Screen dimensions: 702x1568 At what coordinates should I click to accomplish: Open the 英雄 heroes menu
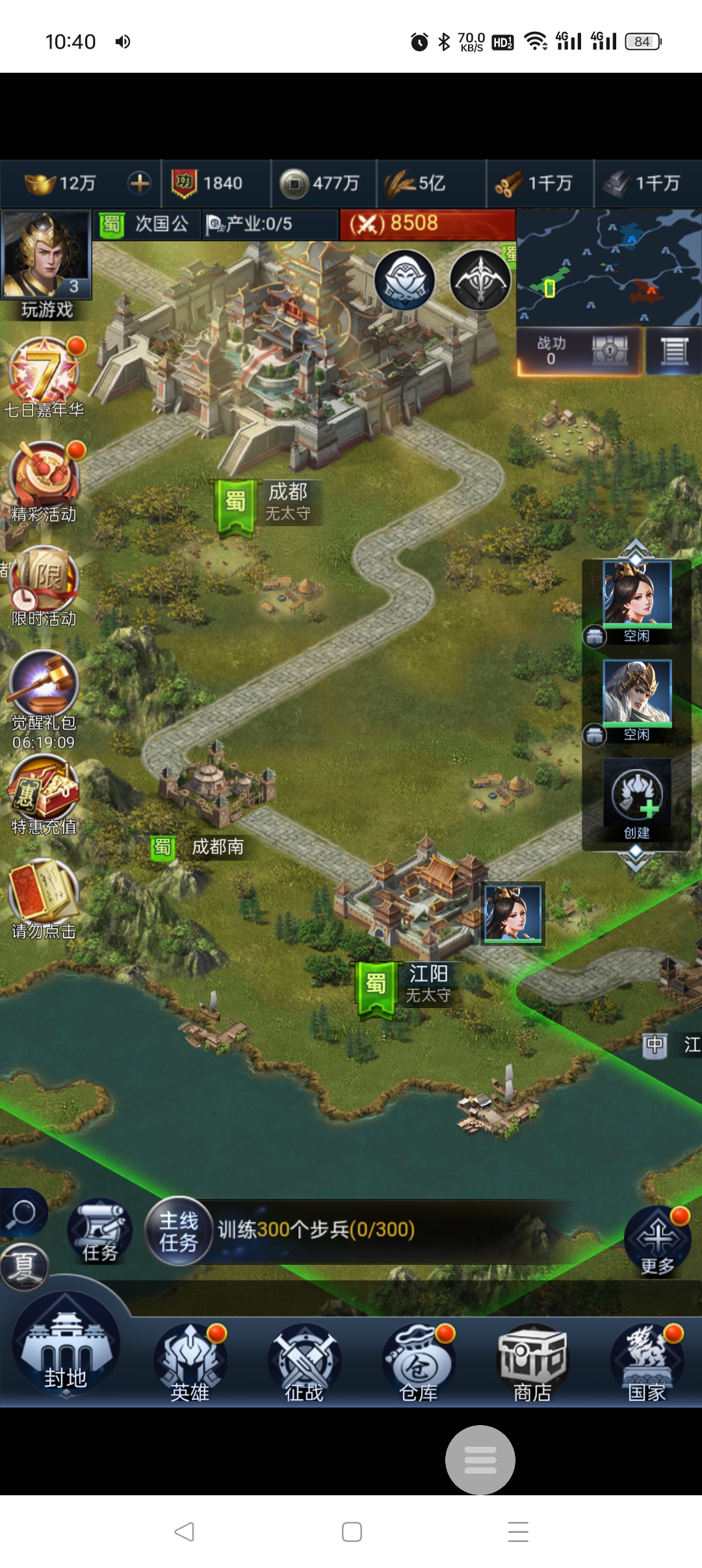[190, 1362]
